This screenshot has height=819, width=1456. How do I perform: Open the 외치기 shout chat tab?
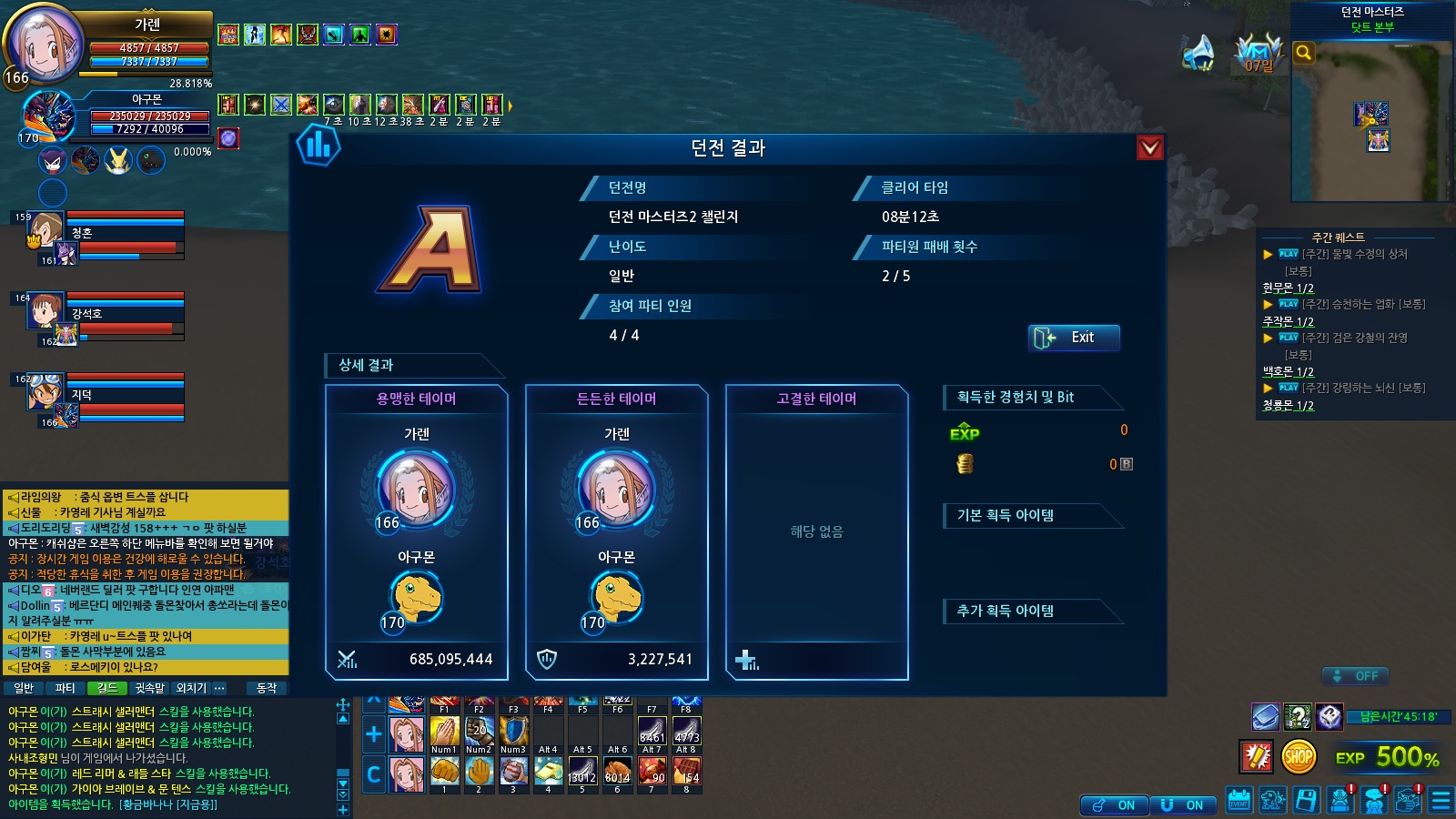click(x=191, y=689)
